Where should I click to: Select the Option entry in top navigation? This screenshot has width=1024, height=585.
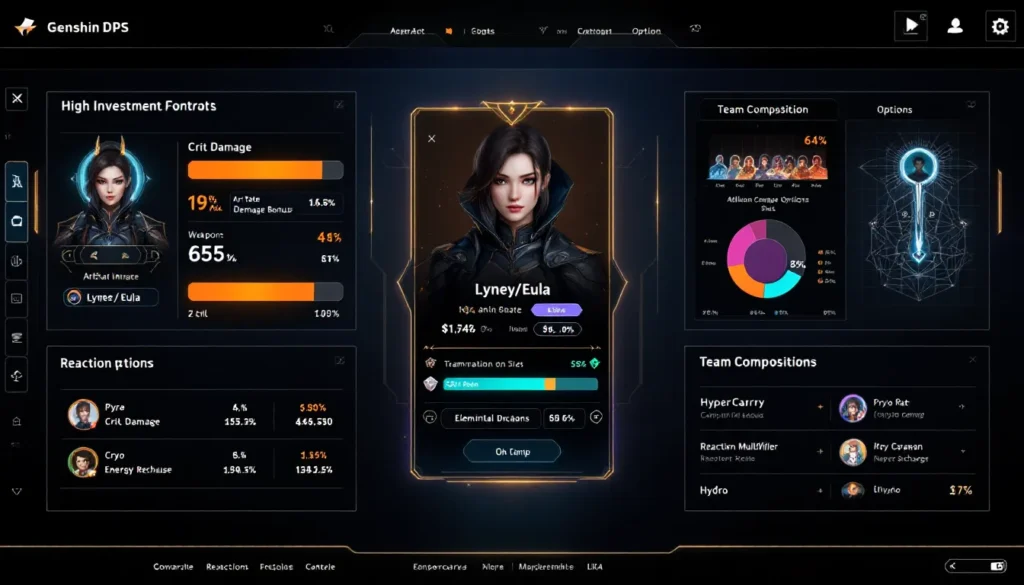pyautogui.click(x=646, y=31)
